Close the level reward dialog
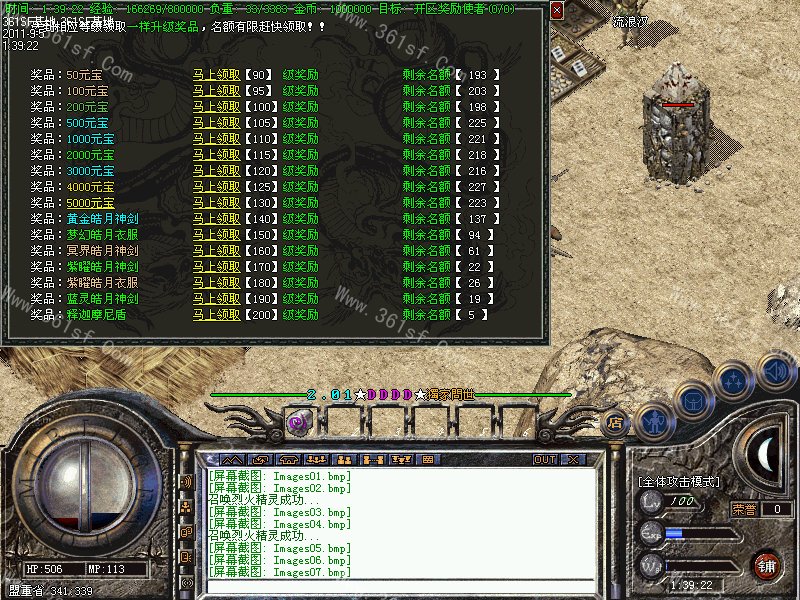Screen dimensions: 800x600 (x=557, y=10)
